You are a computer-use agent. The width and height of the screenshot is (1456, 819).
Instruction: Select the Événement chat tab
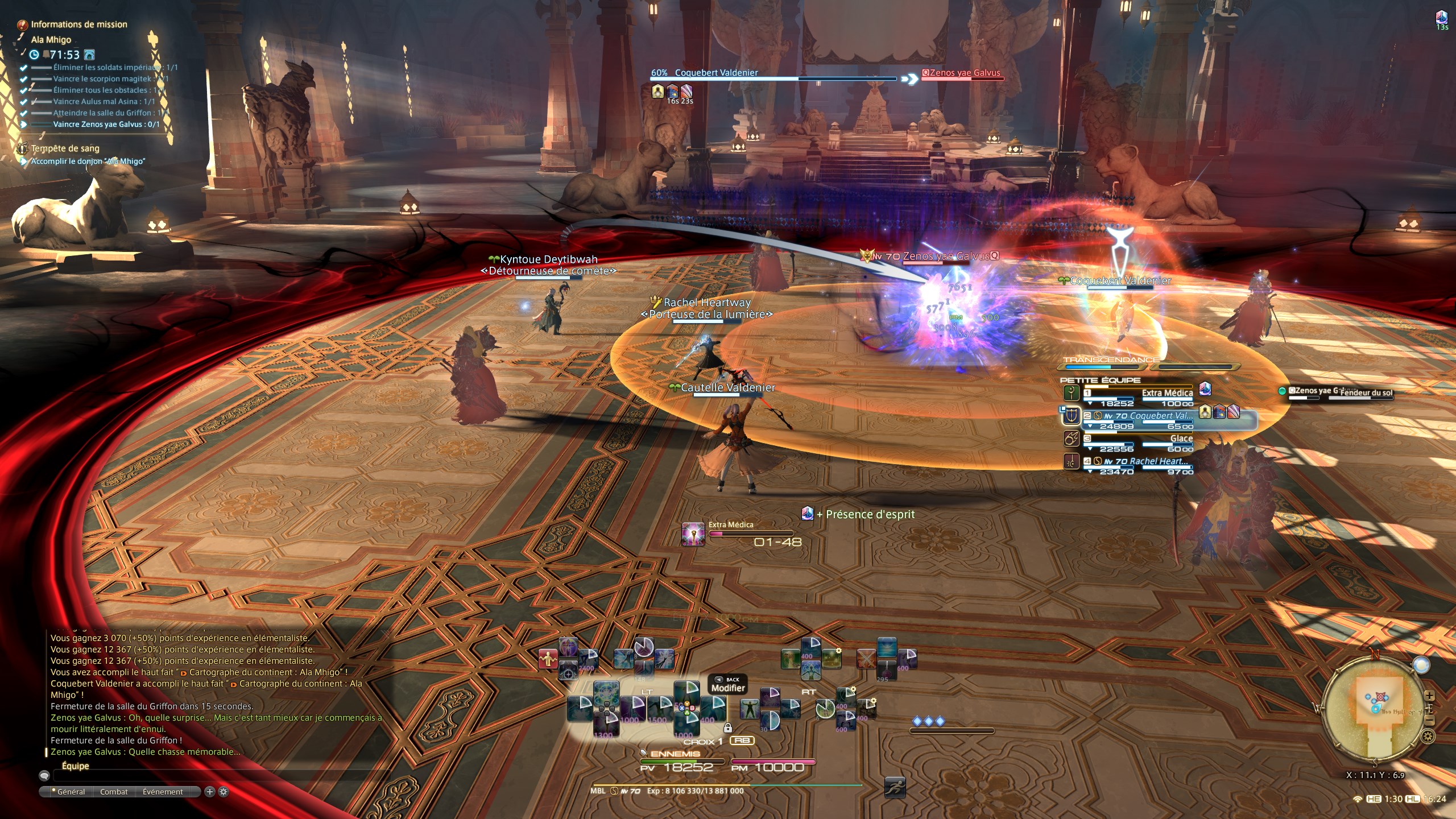(x=163, y=792)
